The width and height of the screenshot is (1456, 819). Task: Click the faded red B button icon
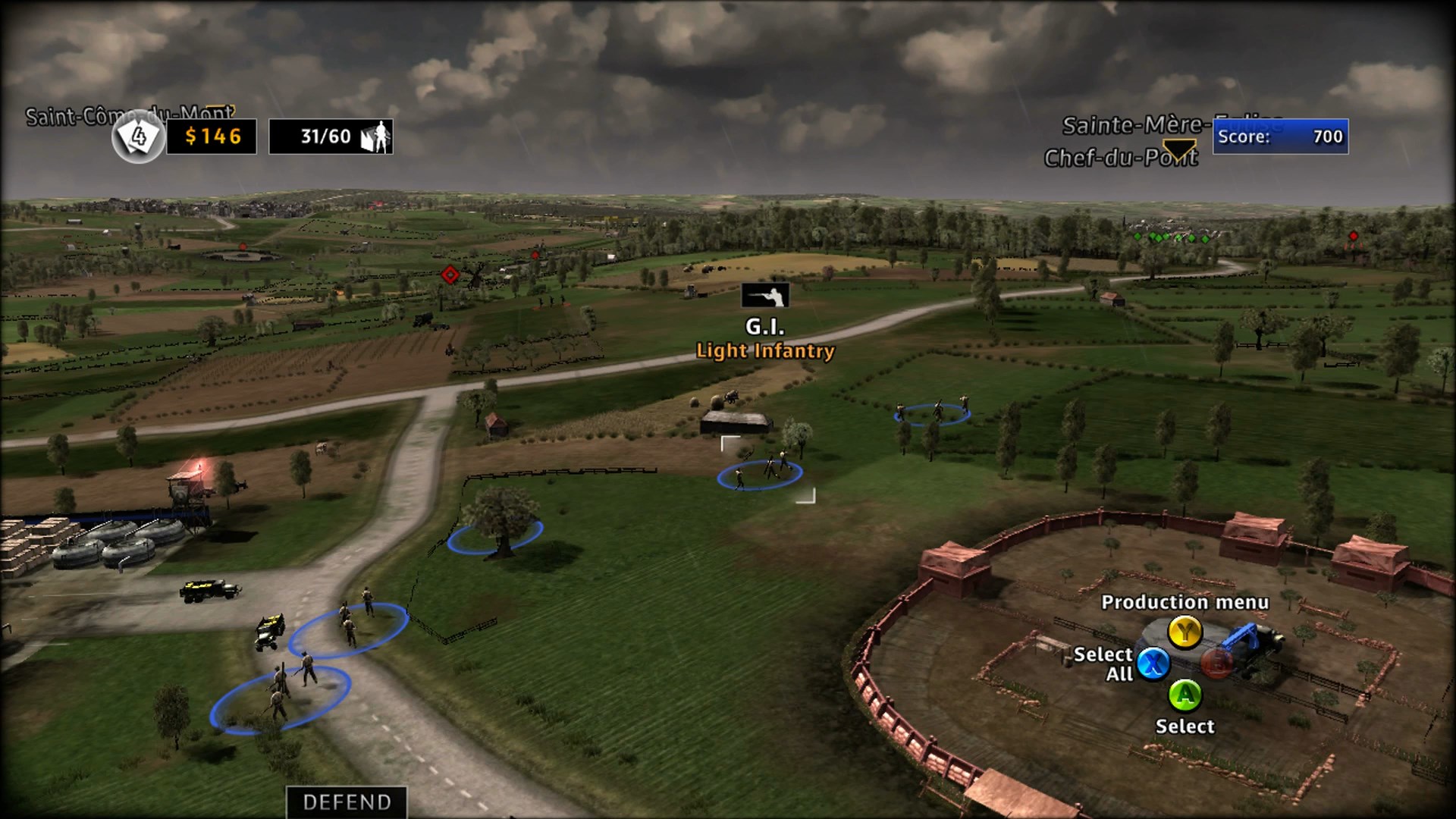[1216, 665]
